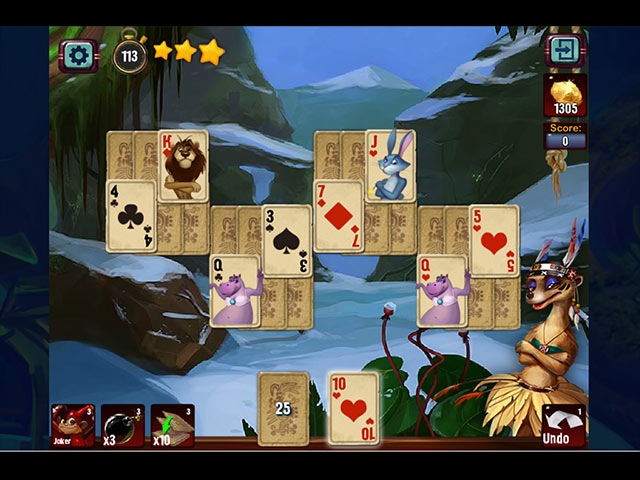Viewport: 640px width, 480px height.
Task: Select the 3 of spades card
Action: (287, 240)
